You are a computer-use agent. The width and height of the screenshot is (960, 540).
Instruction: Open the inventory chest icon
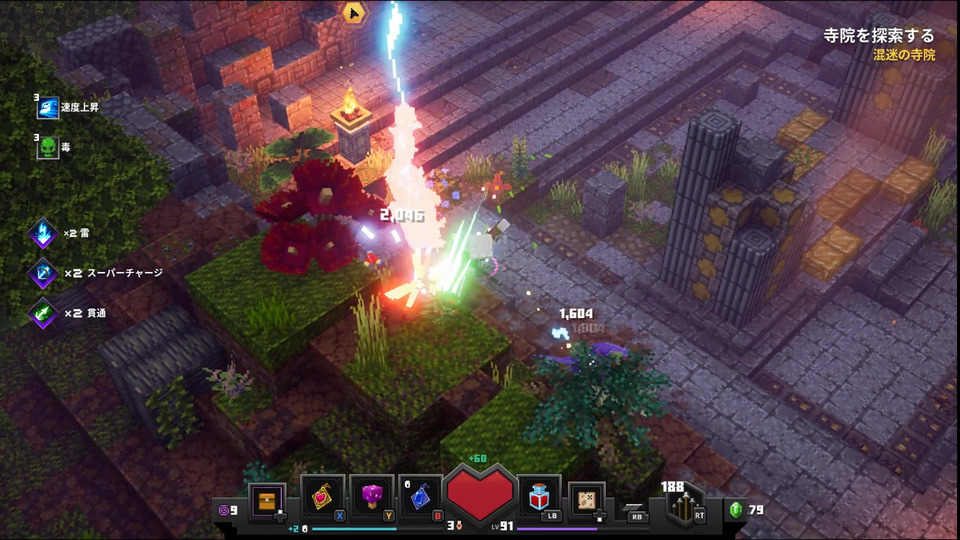point(267,499)
